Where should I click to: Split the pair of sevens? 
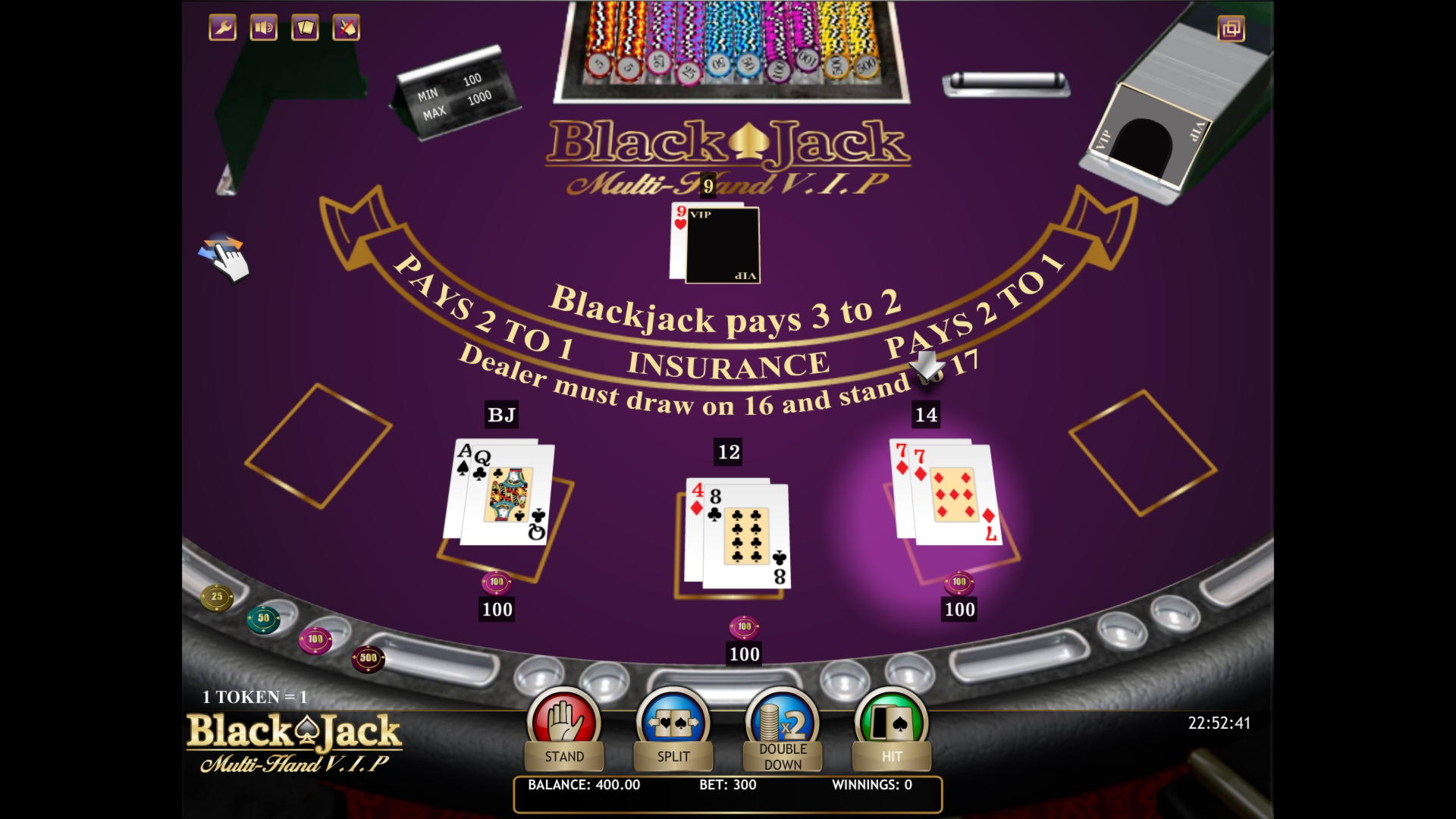[x=673, y=728]
